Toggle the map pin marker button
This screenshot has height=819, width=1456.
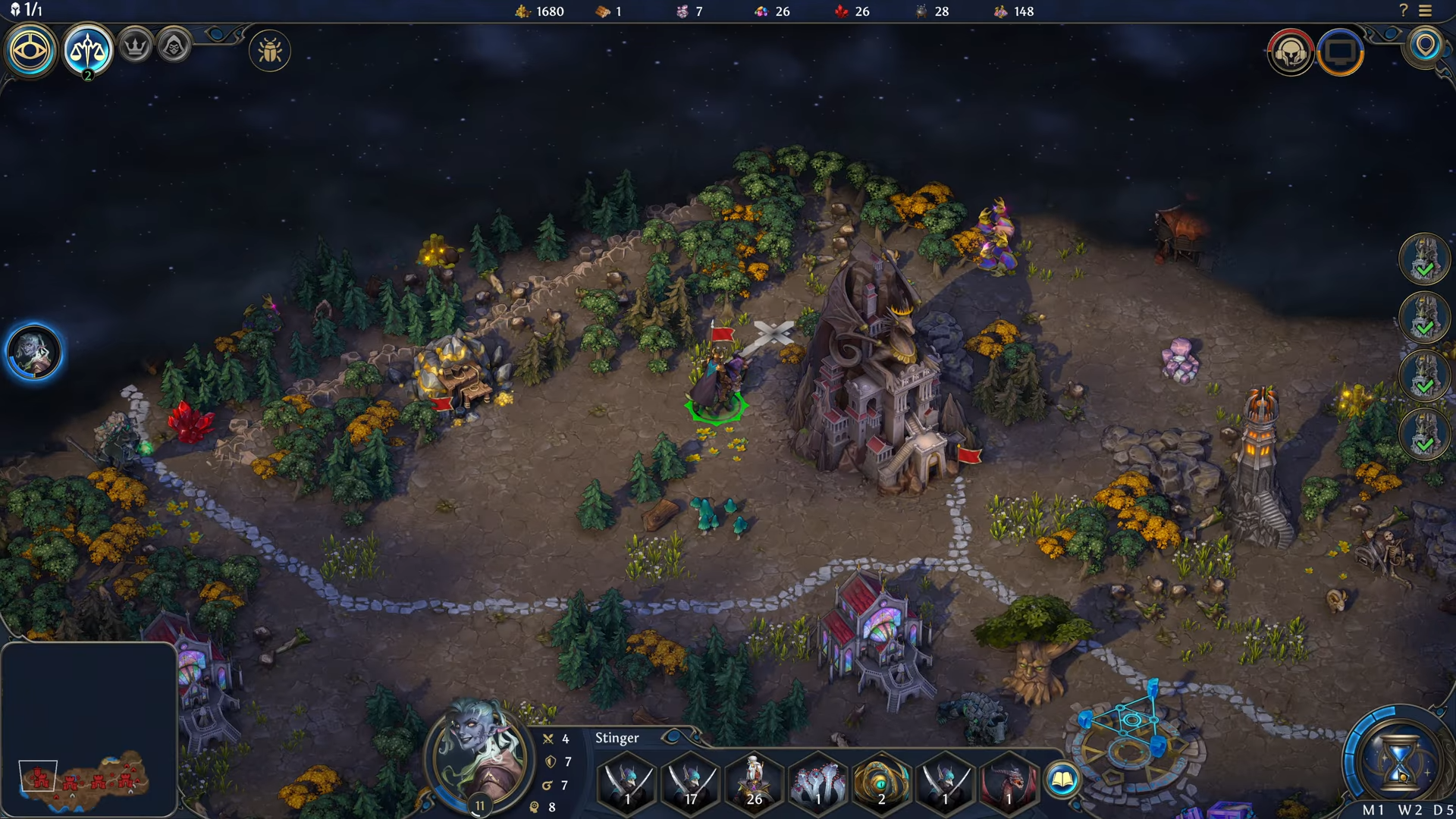[1426, 45]
